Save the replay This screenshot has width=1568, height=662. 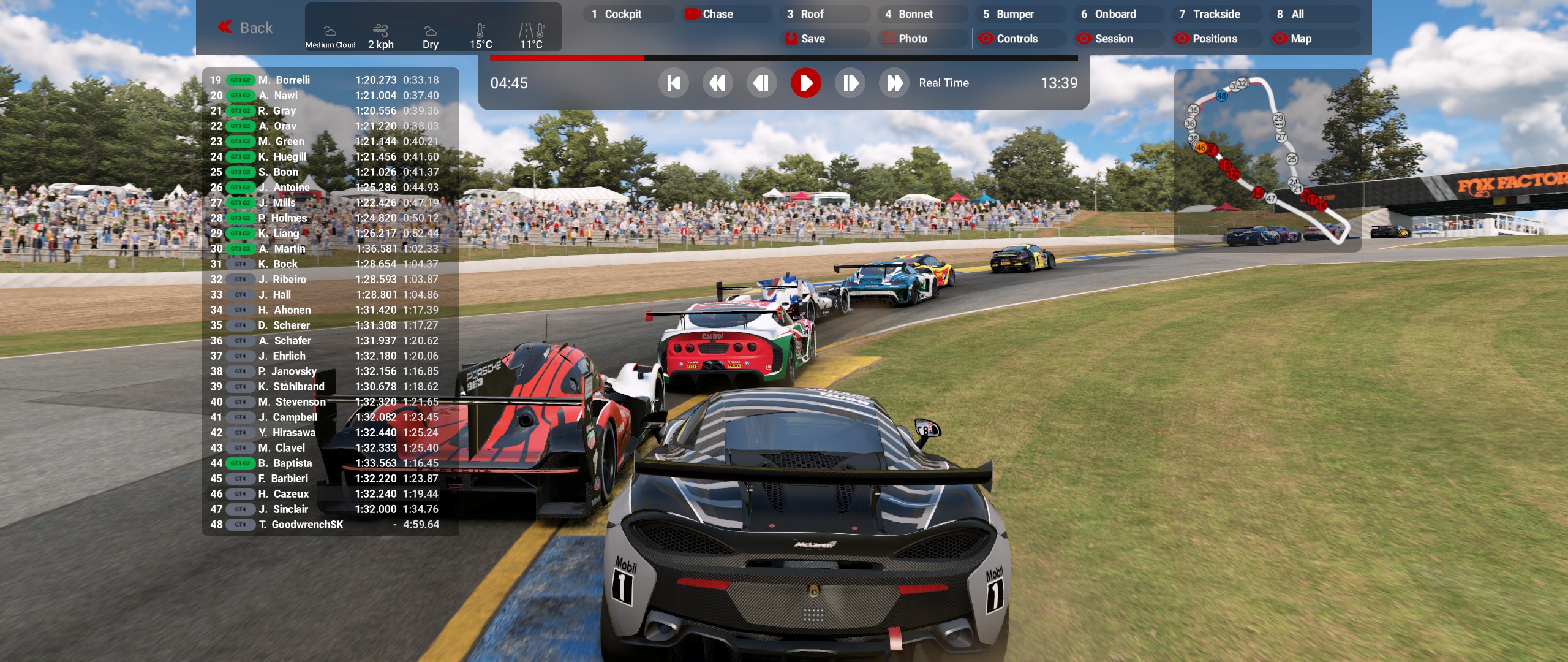(823, 39)
